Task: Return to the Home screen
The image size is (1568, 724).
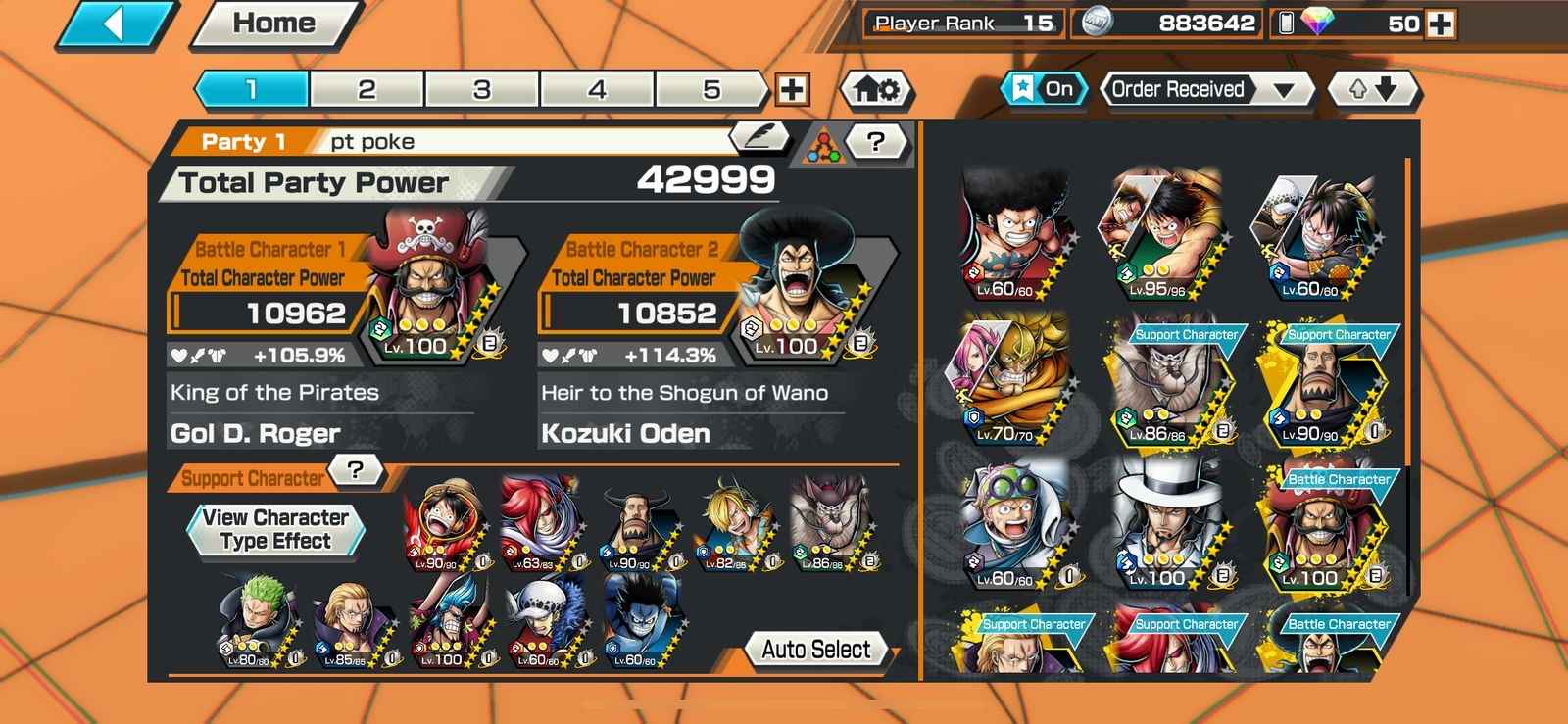Action: (273, 24)
